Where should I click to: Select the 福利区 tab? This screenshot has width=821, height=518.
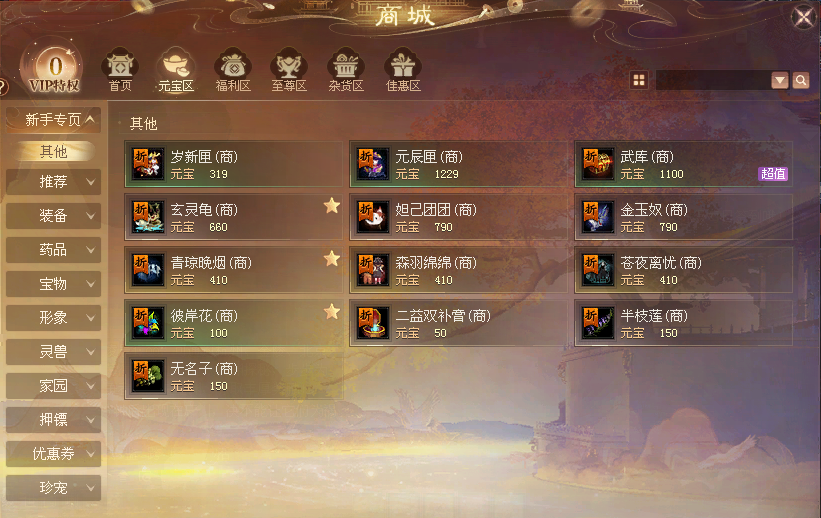(x=233, y=70)
